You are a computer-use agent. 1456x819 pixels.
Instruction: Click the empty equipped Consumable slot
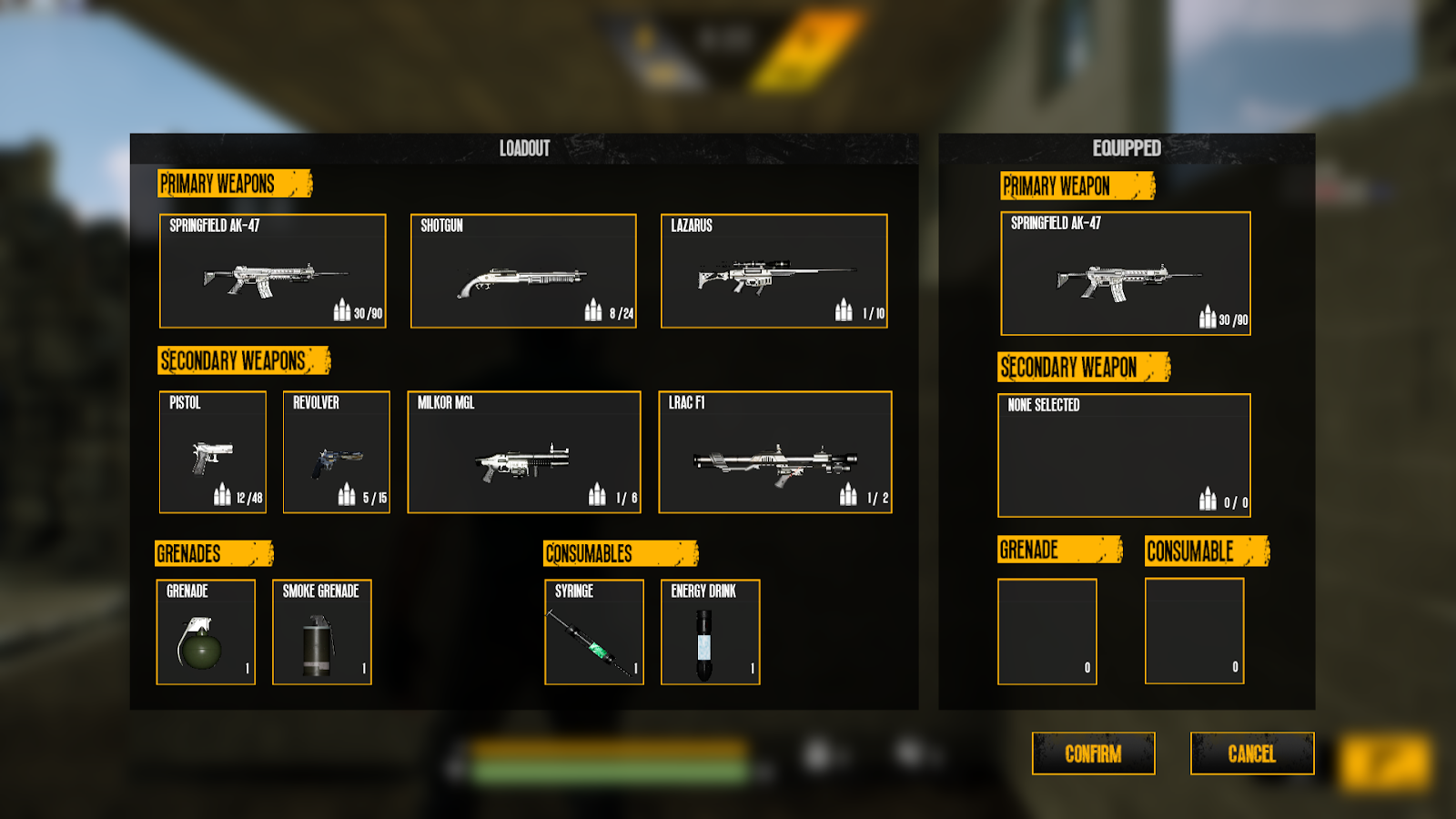1195,632
